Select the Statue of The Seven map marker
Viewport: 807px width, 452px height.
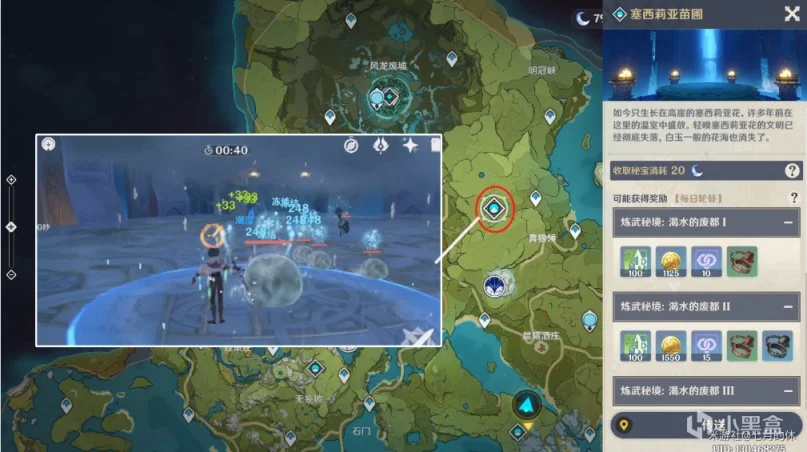click(x=495, y=286)
